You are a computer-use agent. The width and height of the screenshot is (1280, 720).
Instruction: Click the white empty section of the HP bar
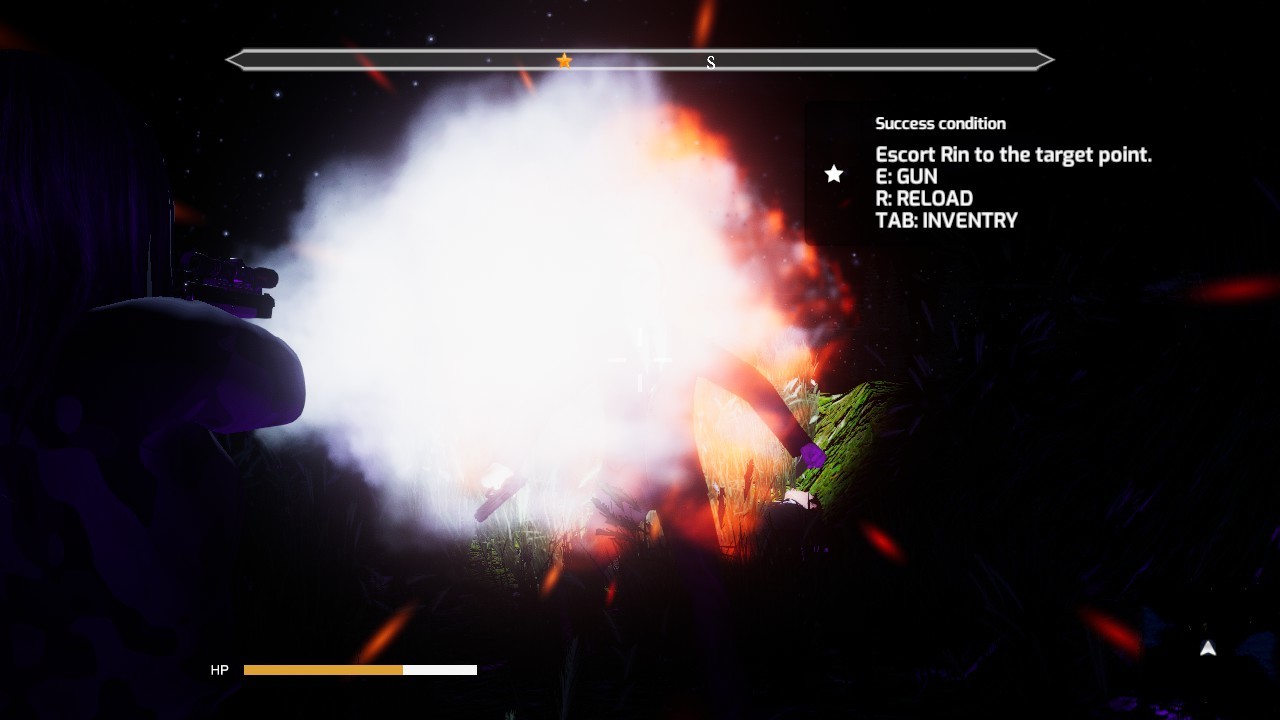(440, 670)
